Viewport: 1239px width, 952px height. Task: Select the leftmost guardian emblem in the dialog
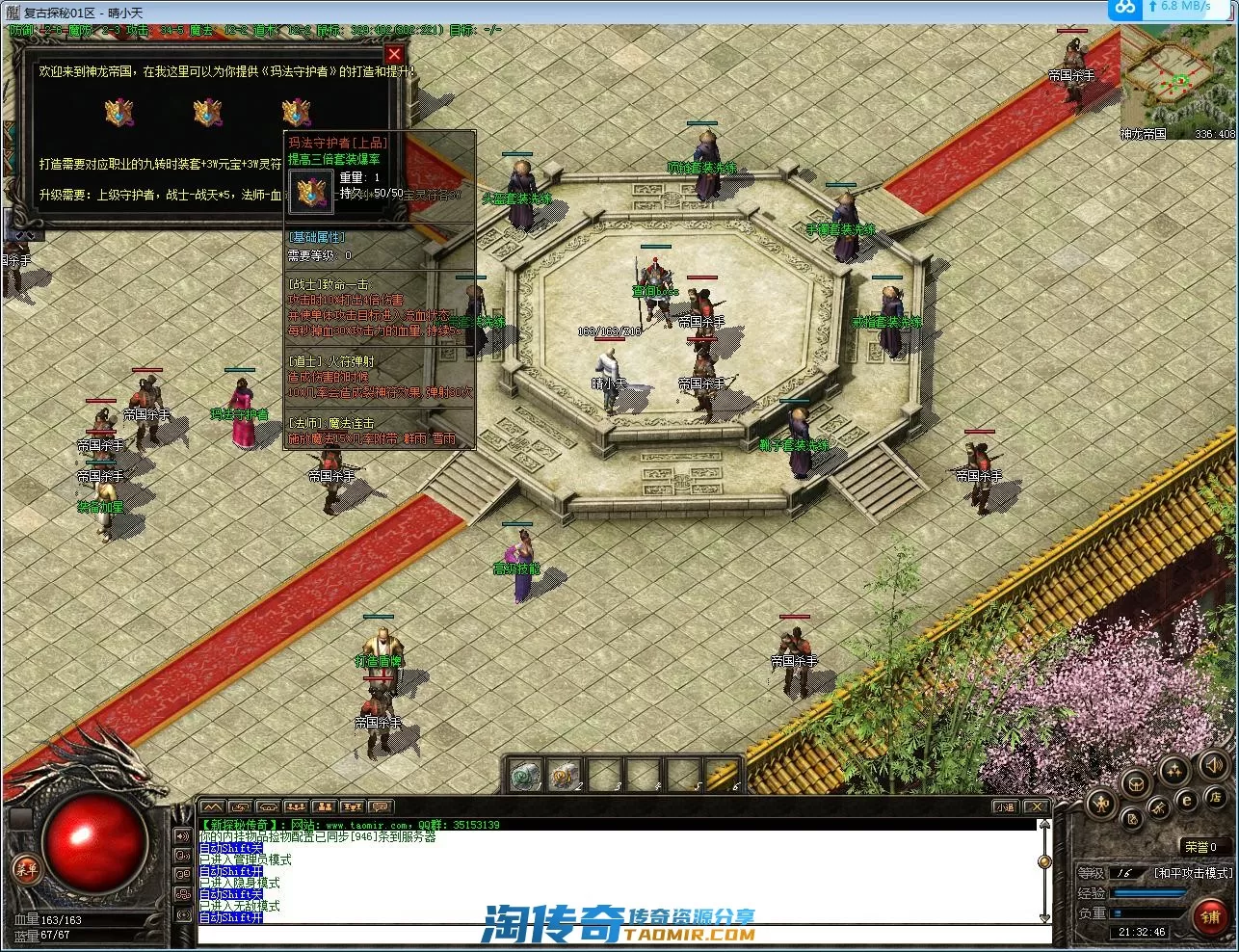point(119,112)
